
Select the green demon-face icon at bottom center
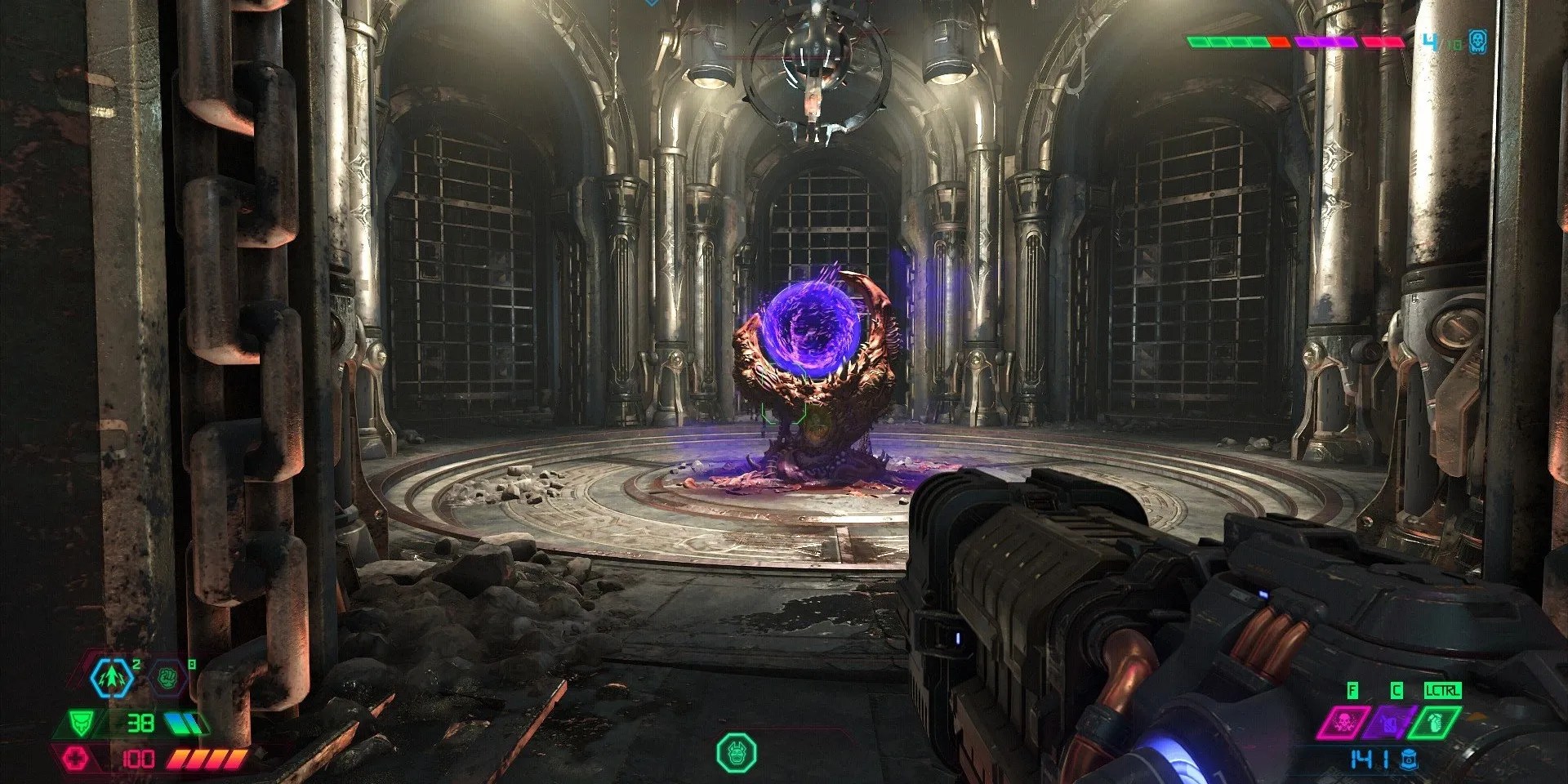pyautogui.click(x=737, y=752)
